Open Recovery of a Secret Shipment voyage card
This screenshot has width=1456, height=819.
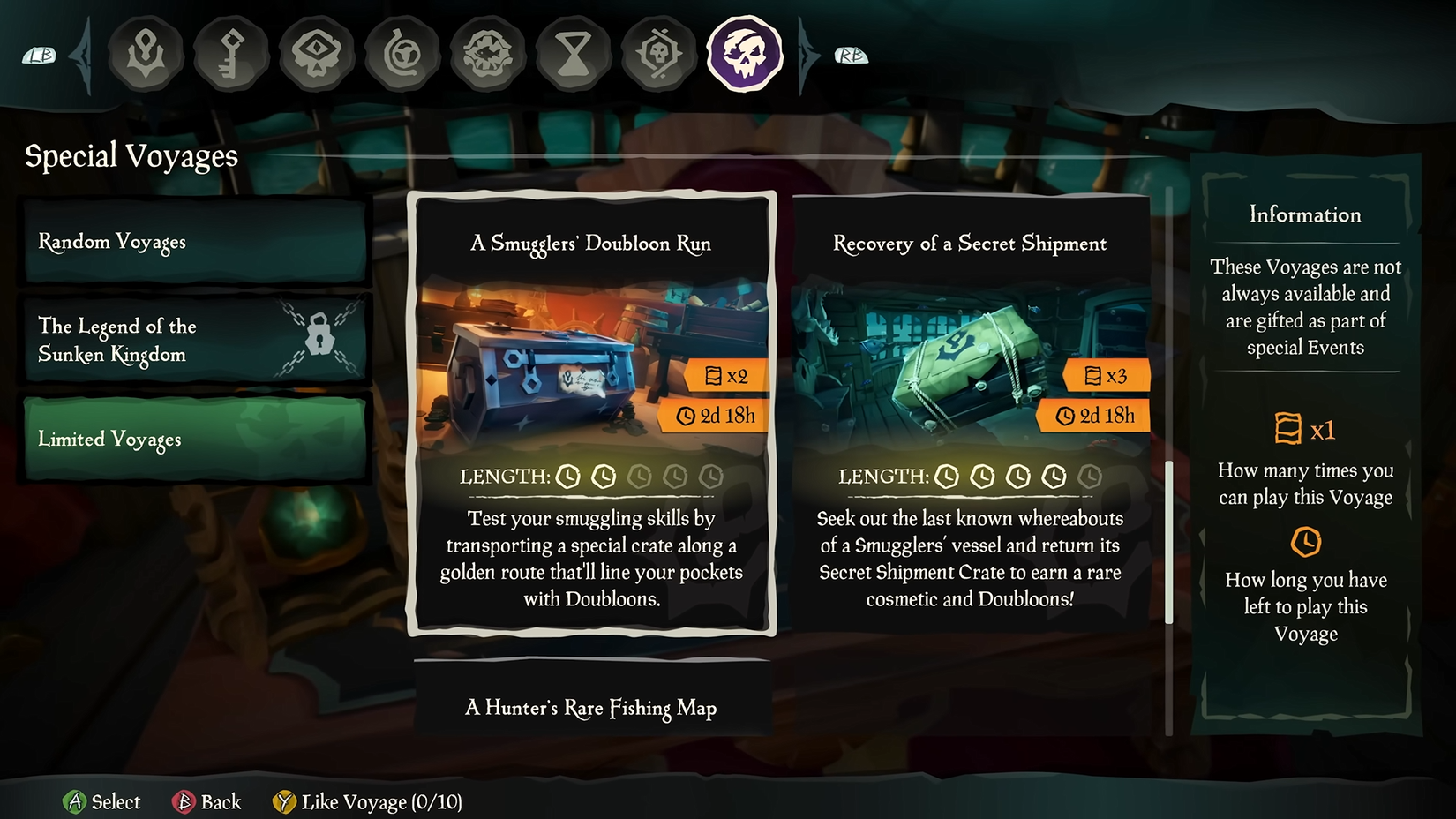tap(971, 415)
